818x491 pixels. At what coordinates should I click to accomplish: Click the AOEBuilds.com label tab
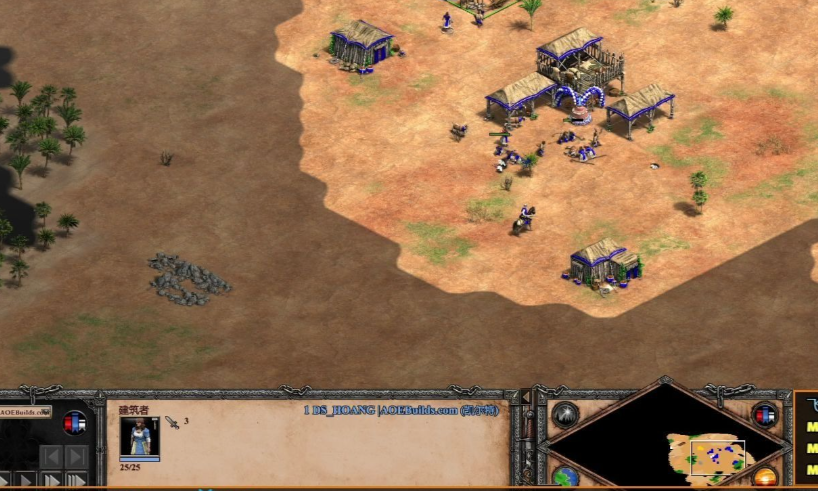(24, 411)
